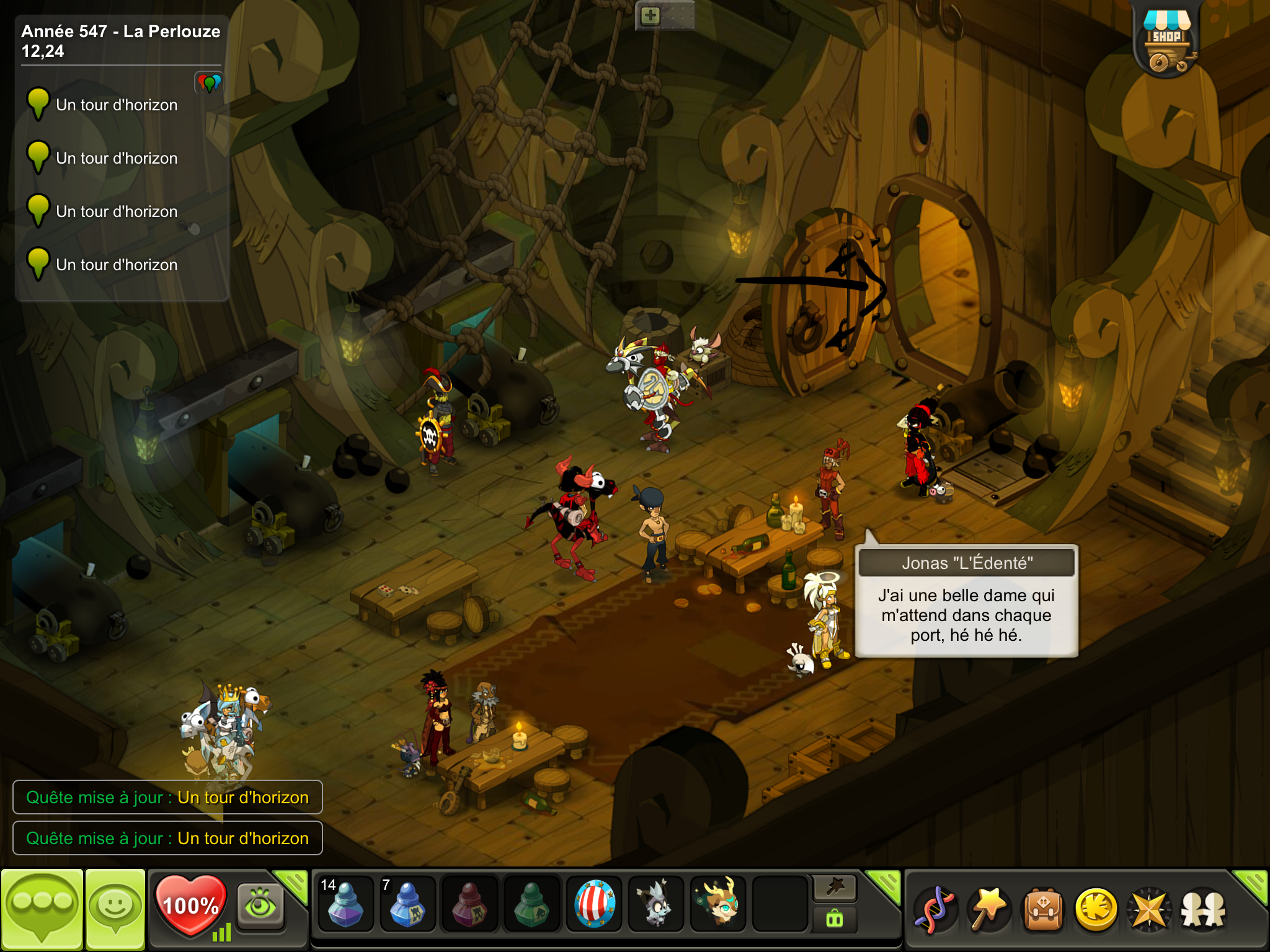
Task: Use the purple potion with count 14
Action: [x=345, y=905]
